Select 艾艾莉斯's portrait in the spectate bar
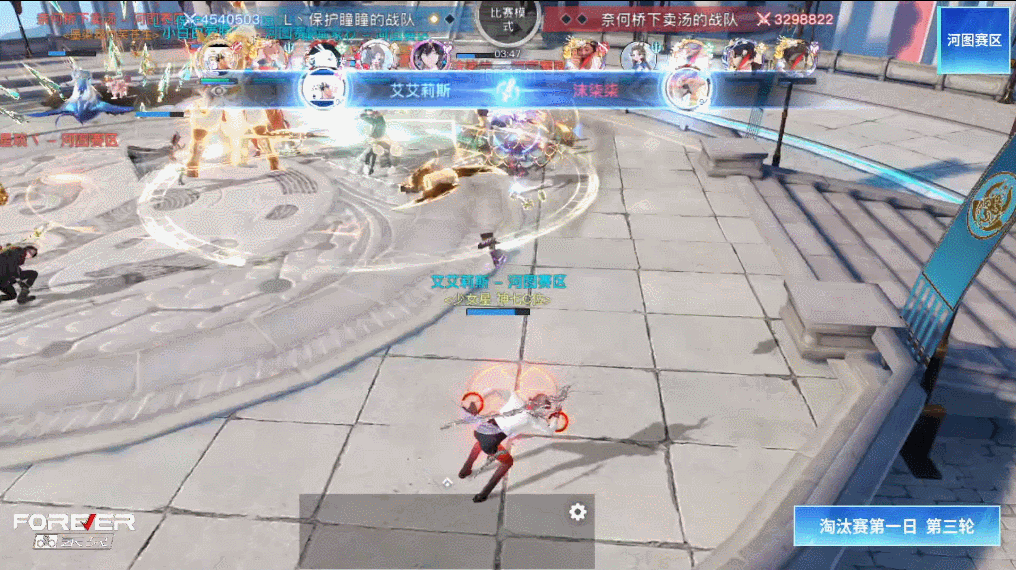Viewport: 1016px width, 570px height. point(323,88)
